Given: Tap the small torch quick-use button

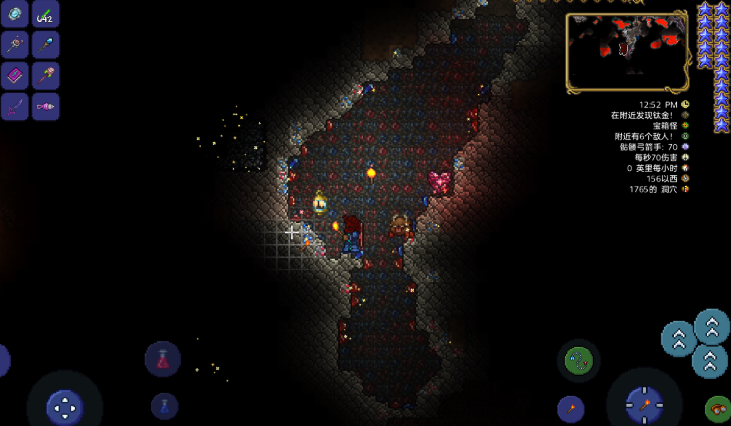Looking at the screenshot, I should point(571,408).
